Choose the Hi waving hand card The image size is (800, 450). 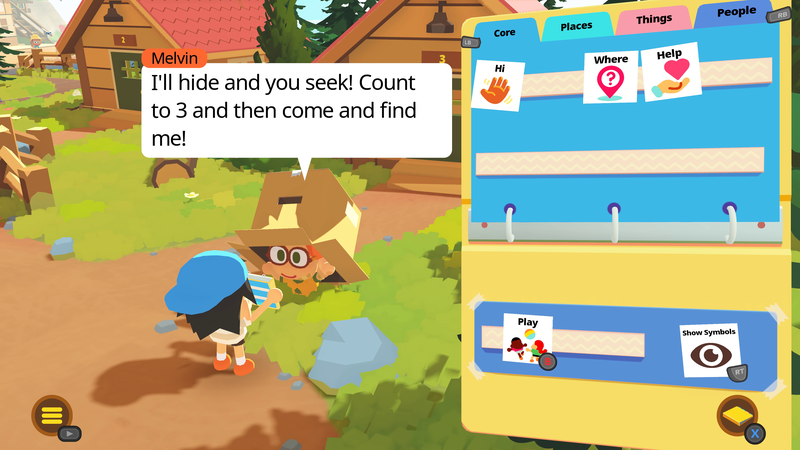click(x=498, y=85)
